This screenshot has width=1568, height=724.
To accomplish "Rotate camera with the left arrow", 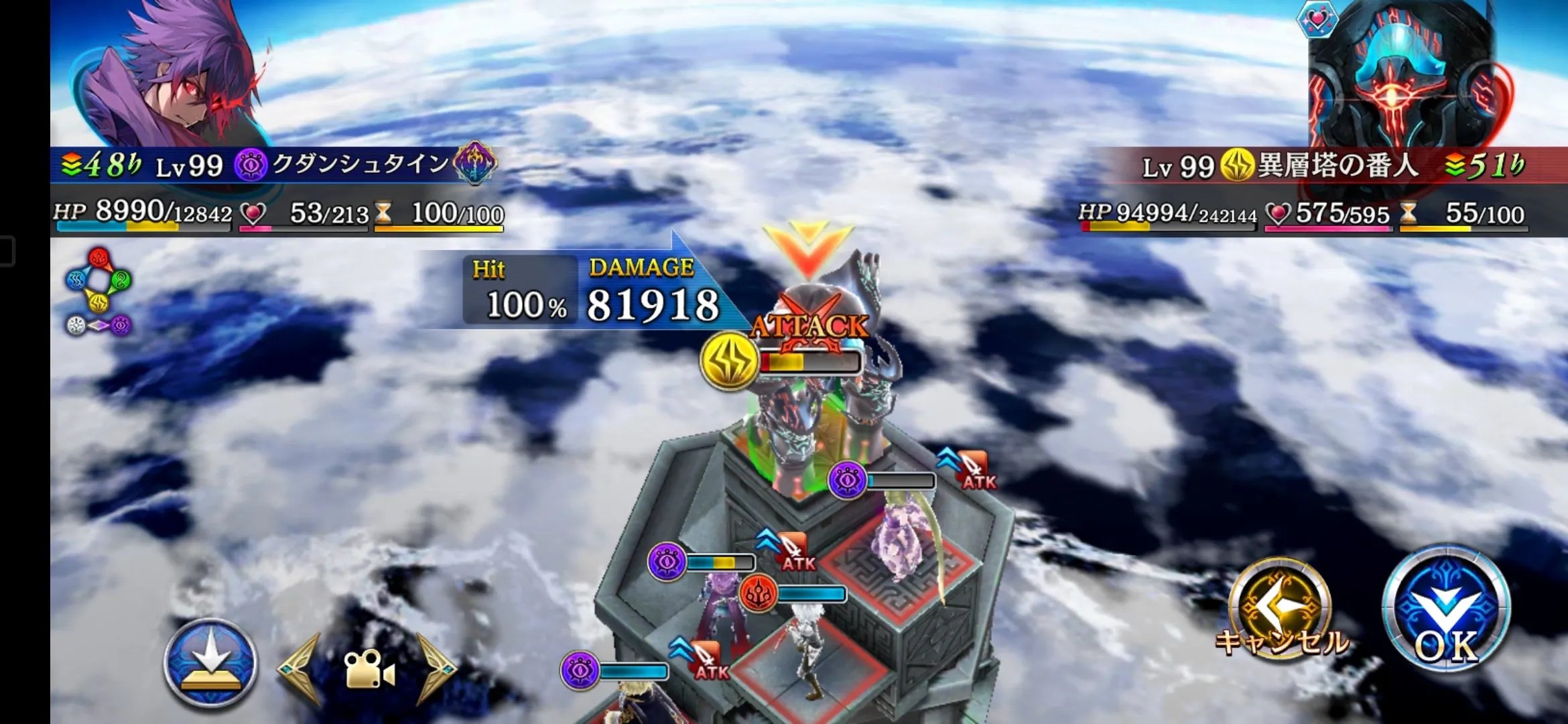I will (x=300, y=668).
